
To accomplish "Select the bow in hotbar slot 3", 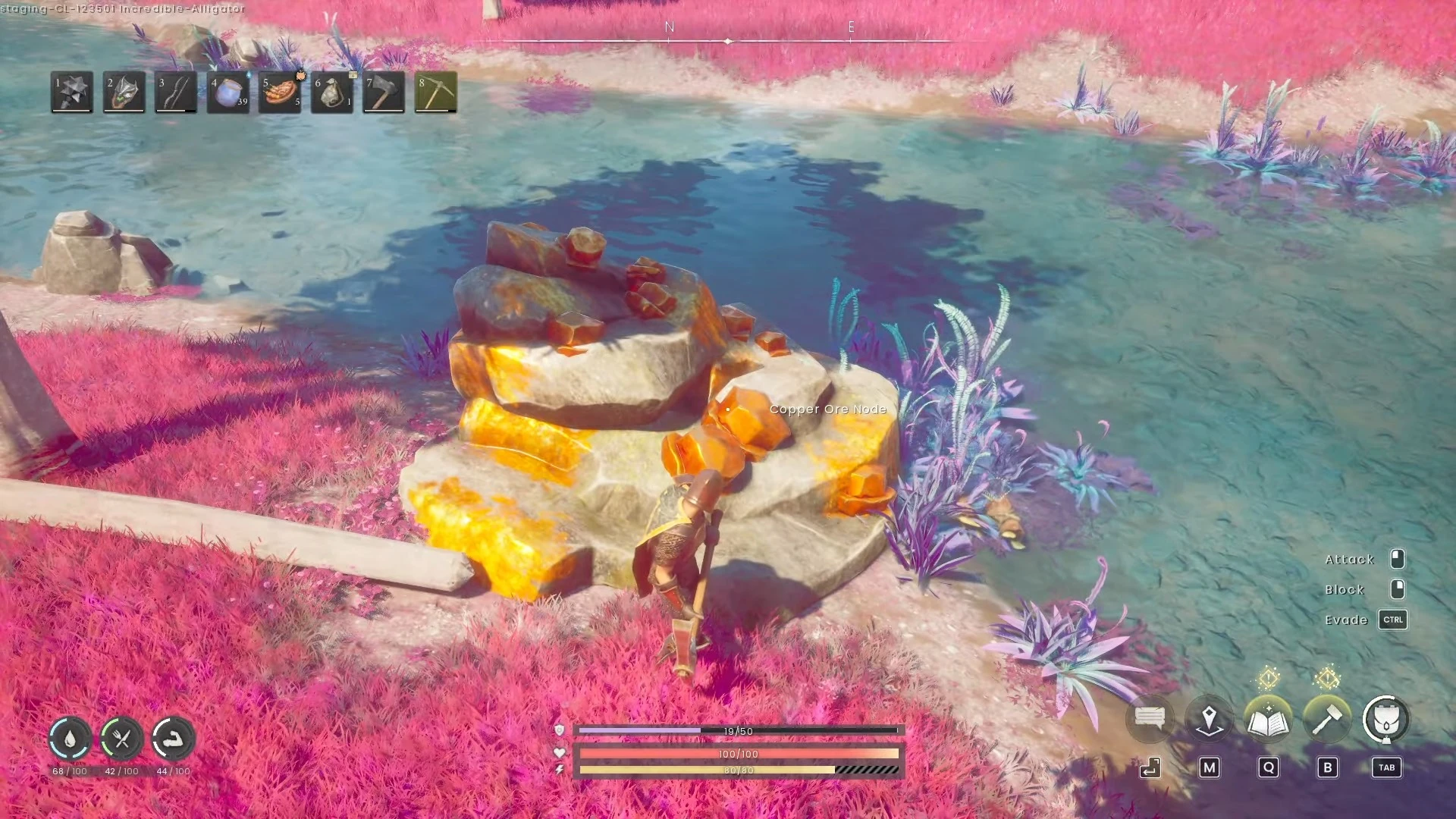I will tap(176, 92).
